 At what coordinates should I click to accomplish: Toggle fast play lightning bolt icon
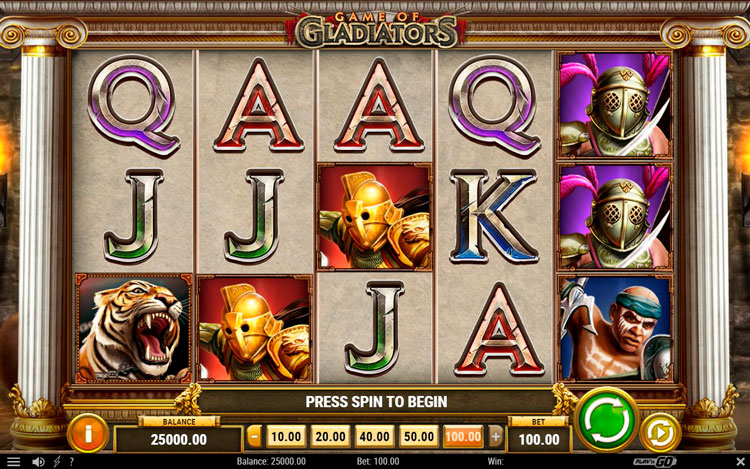point(57,462)
